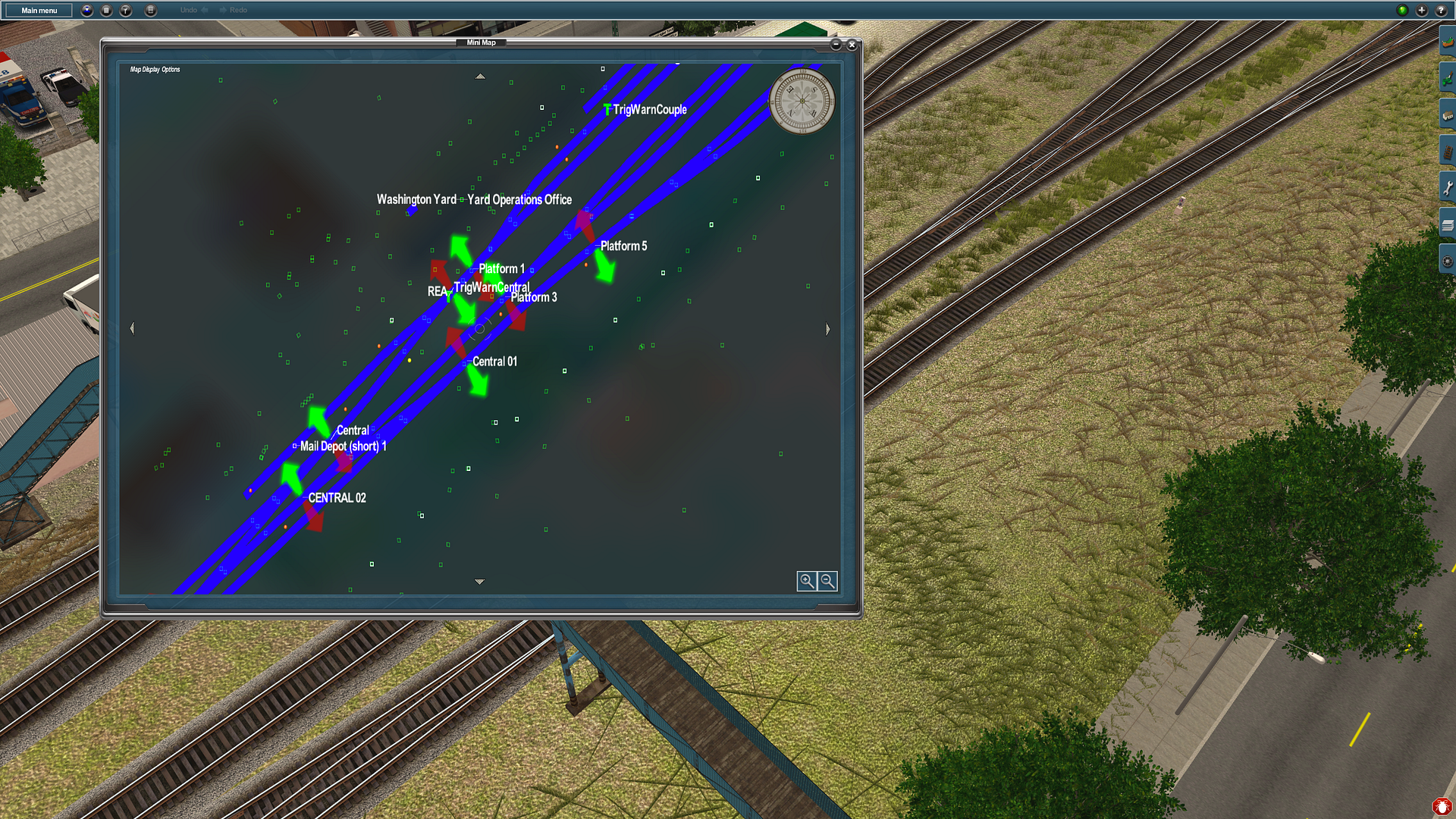This screenshot has height=819, width=1456.
Task: Zoom out on the Mini Map
Action: [827, 581]
